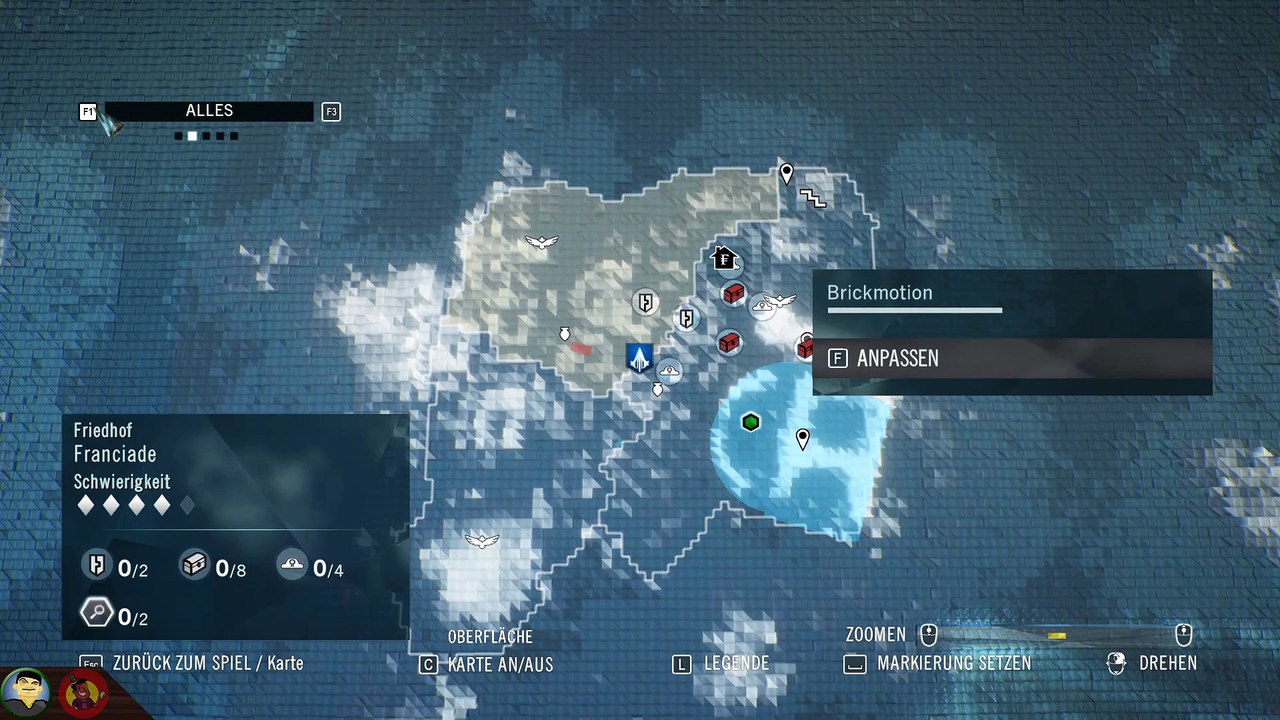Click the red chest below the shop icon
This screenshot has width=1280, height=720.
(x=734, y=293)
